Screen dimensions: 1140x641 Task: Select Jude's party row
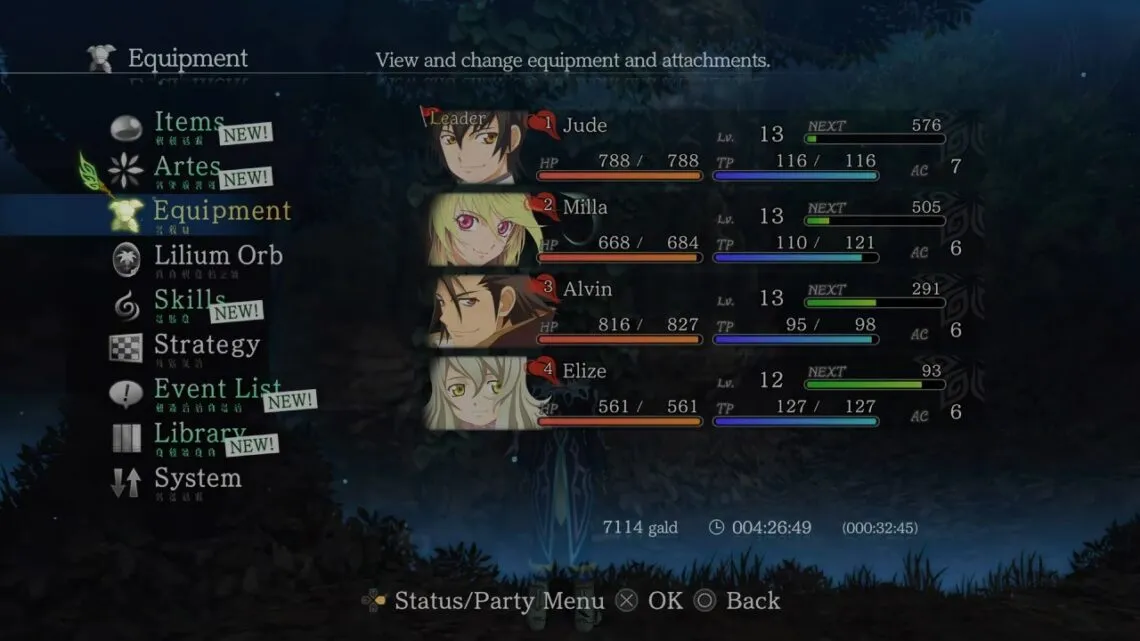pos(740,147)
